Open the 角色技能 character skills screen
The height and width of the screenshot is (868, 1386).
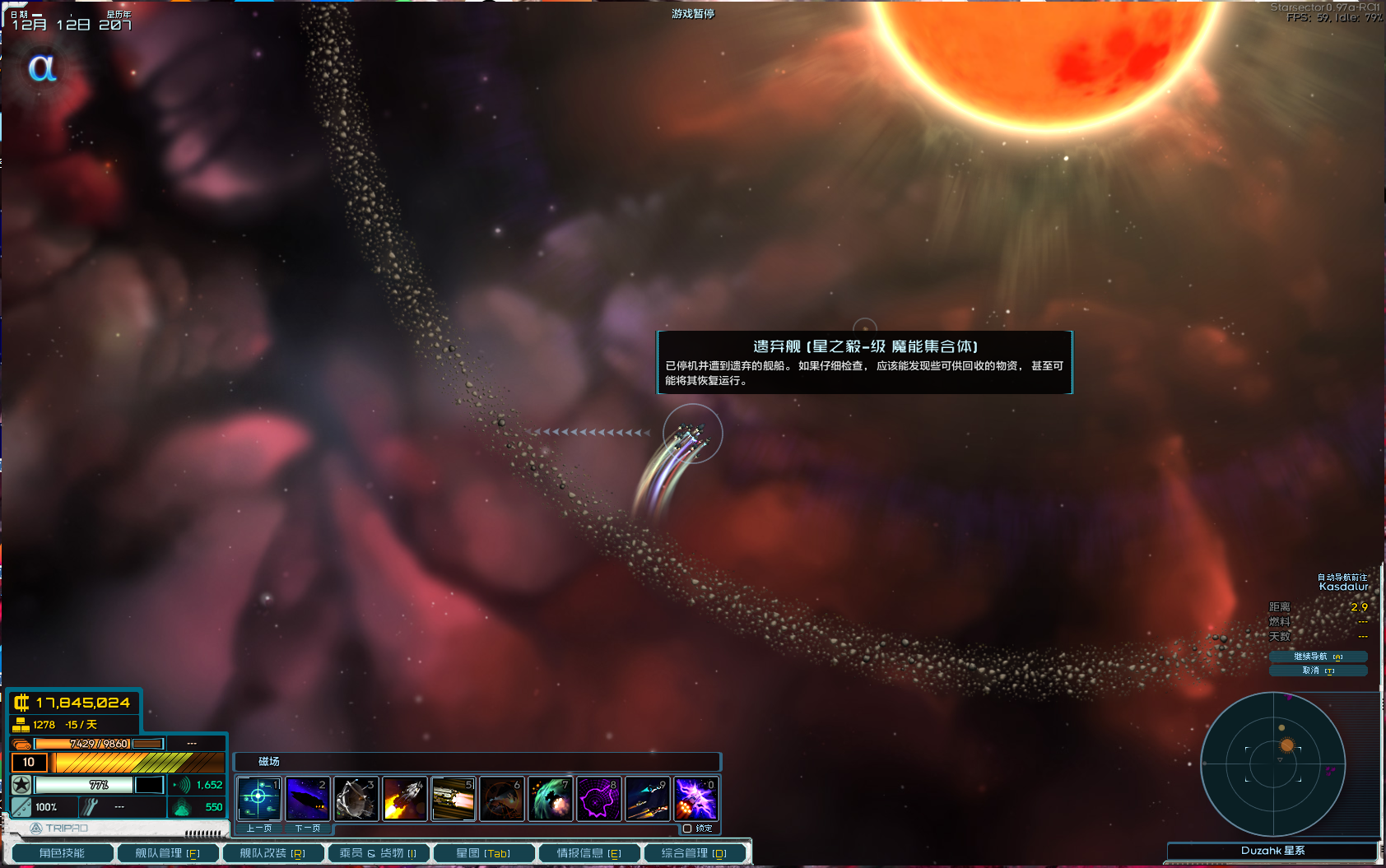[x=62, y=853]
